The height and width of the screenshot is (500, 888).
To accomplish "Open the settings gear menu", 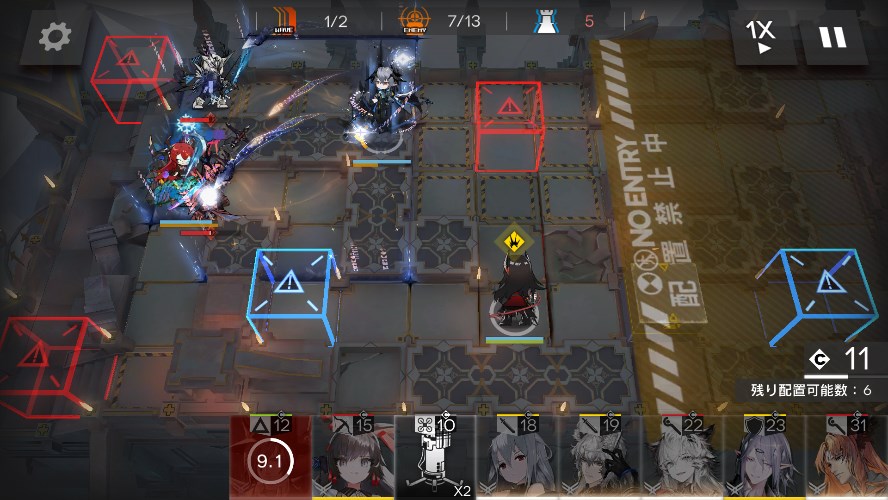I will pos(55,37).
